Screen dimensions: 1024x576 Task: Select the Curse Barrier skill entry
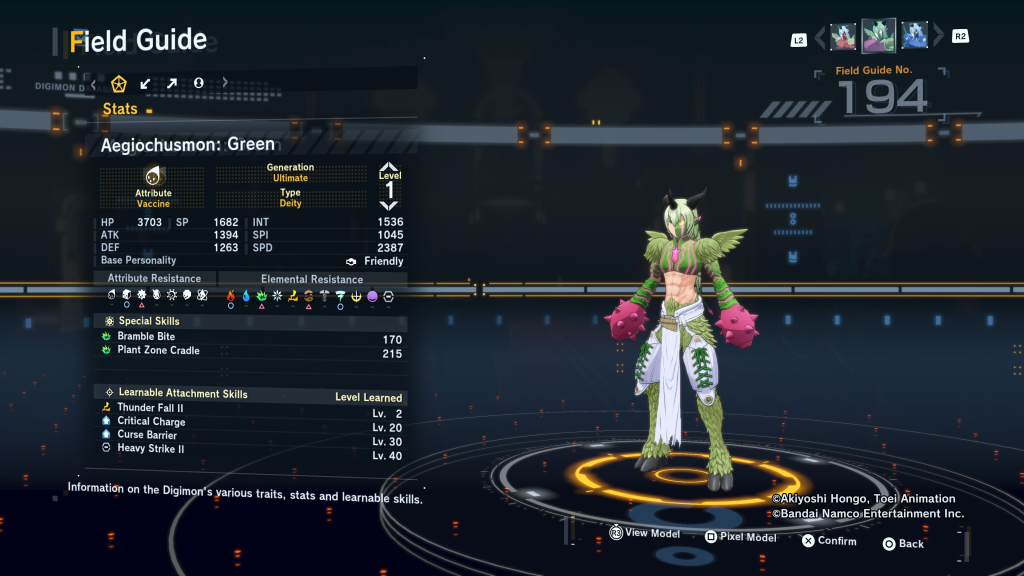[147, 435]
